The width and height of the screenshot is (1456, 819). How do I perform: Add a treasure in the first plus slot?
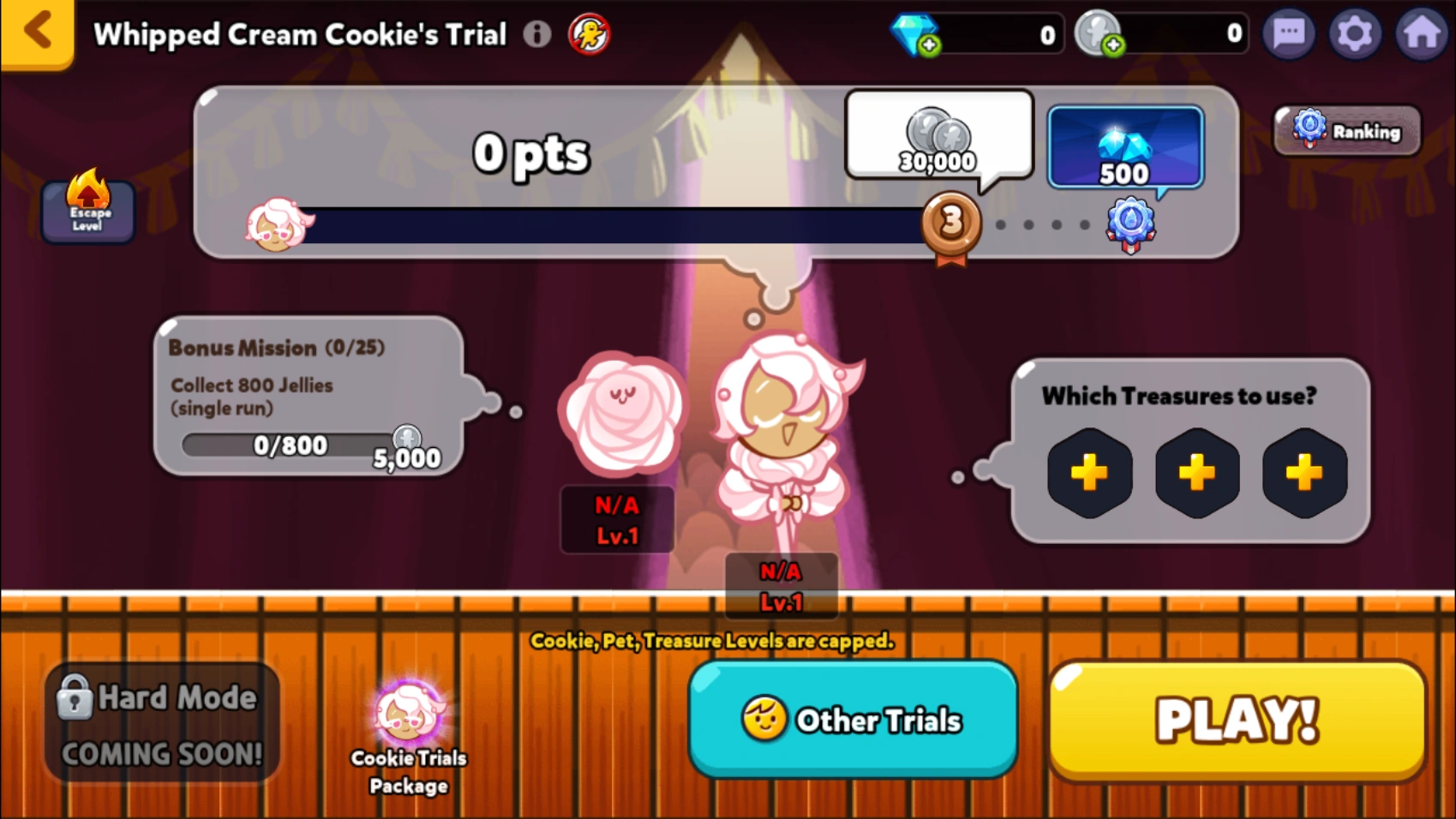click(1089, 472)
